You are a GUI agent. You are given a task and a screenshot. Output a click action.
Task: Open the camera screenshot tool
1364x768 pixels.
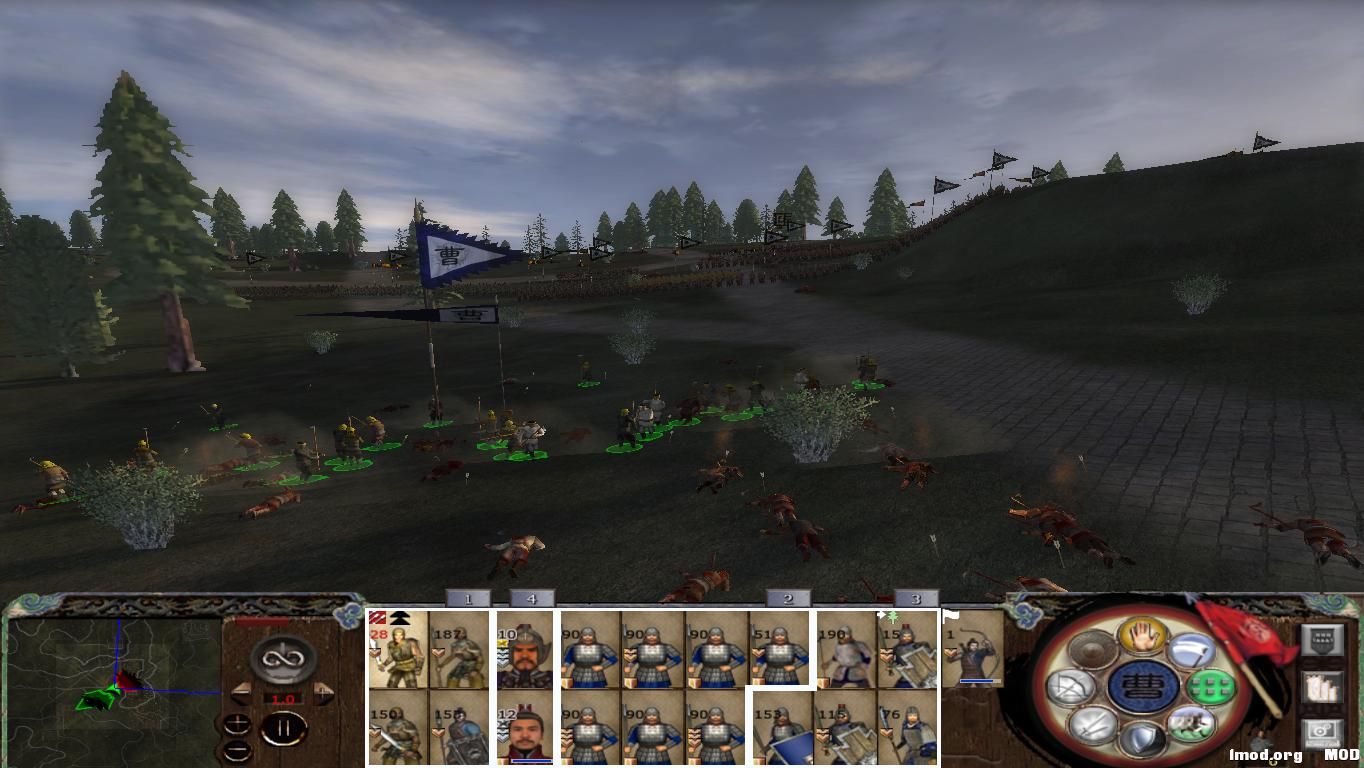coord(1323,733)
